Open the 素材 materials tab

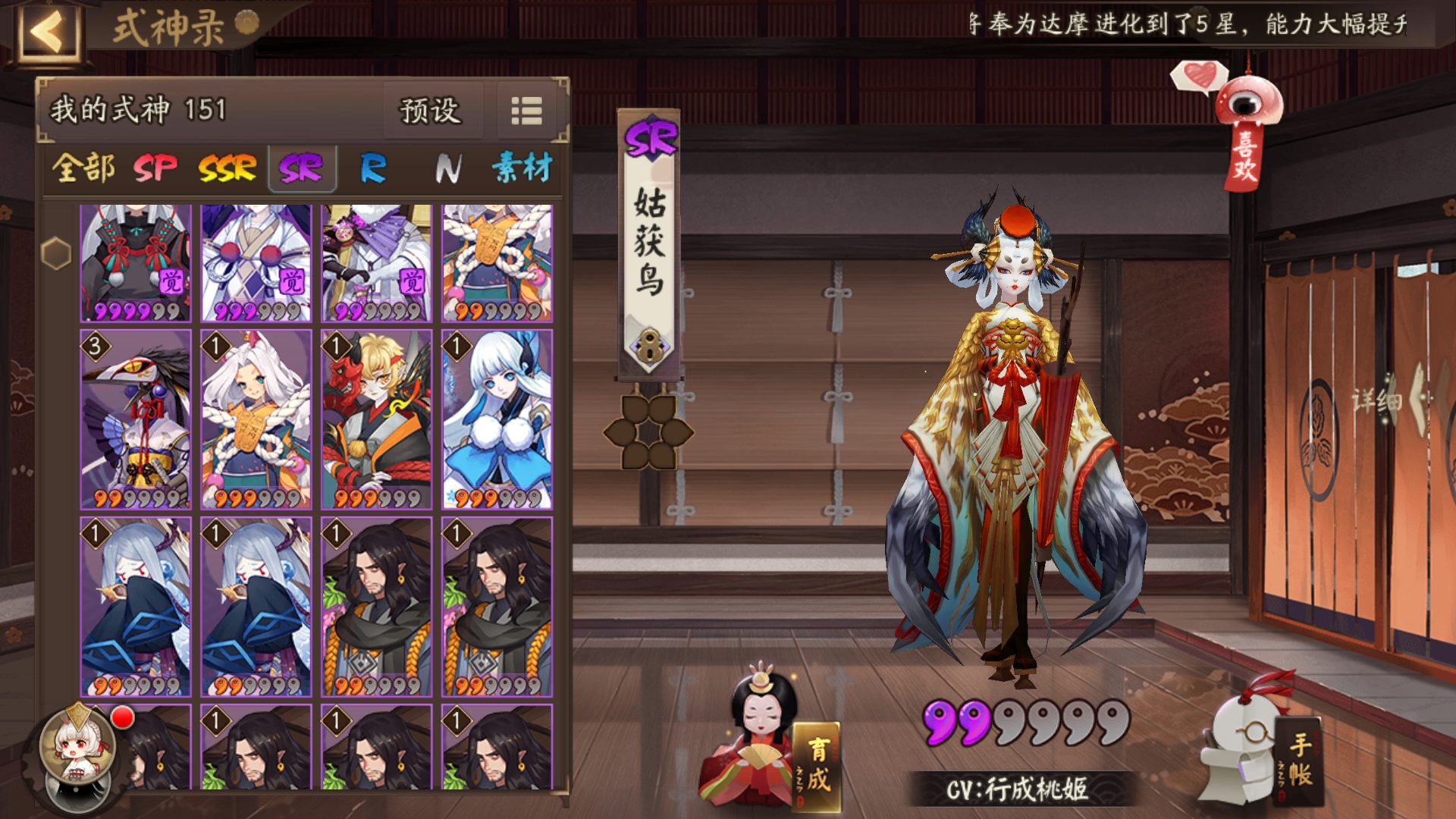pyautogui.click(x=522, y=168)
